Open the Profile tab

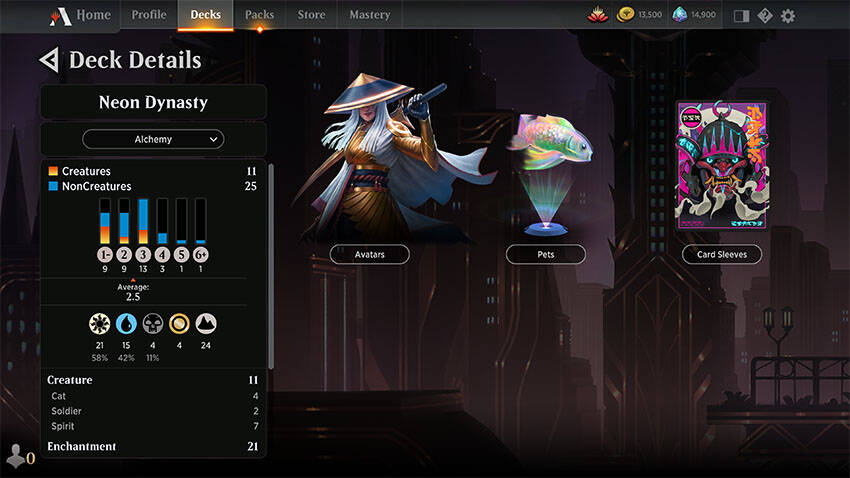pyautogui.click(x=149, y=15)
